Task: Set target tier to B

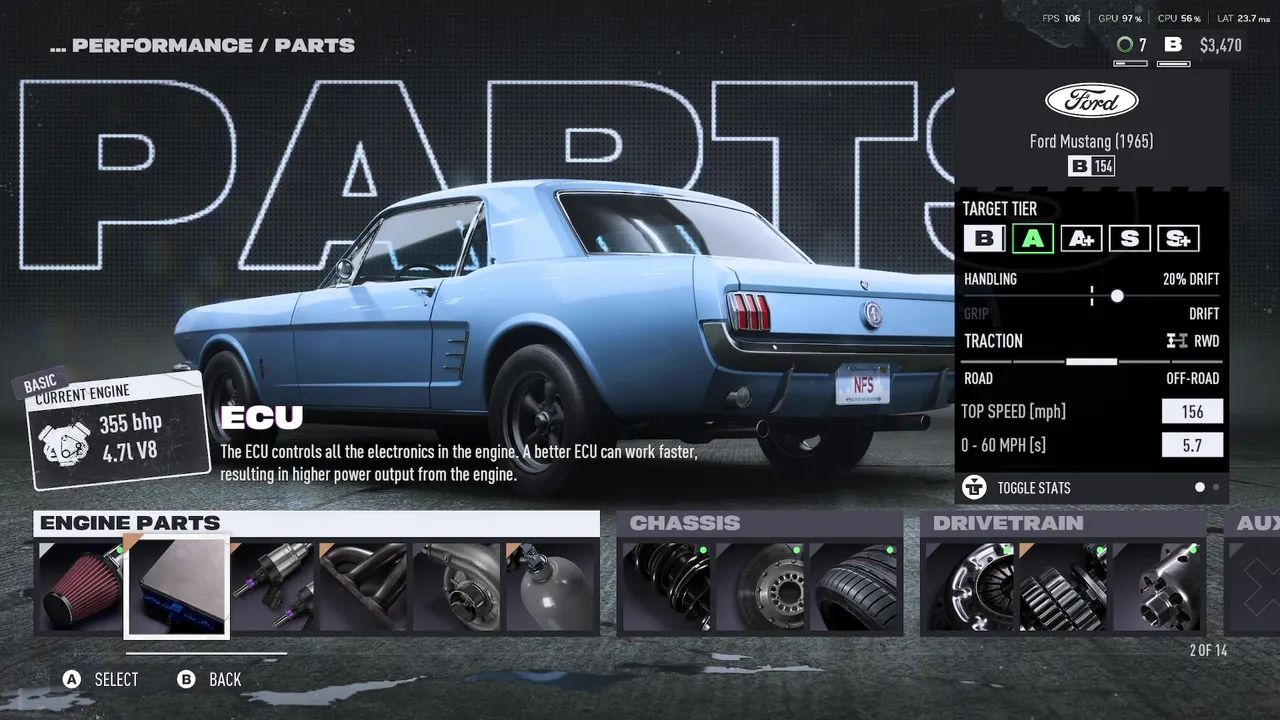Action: pyautogui.click(x=984, y=239)
